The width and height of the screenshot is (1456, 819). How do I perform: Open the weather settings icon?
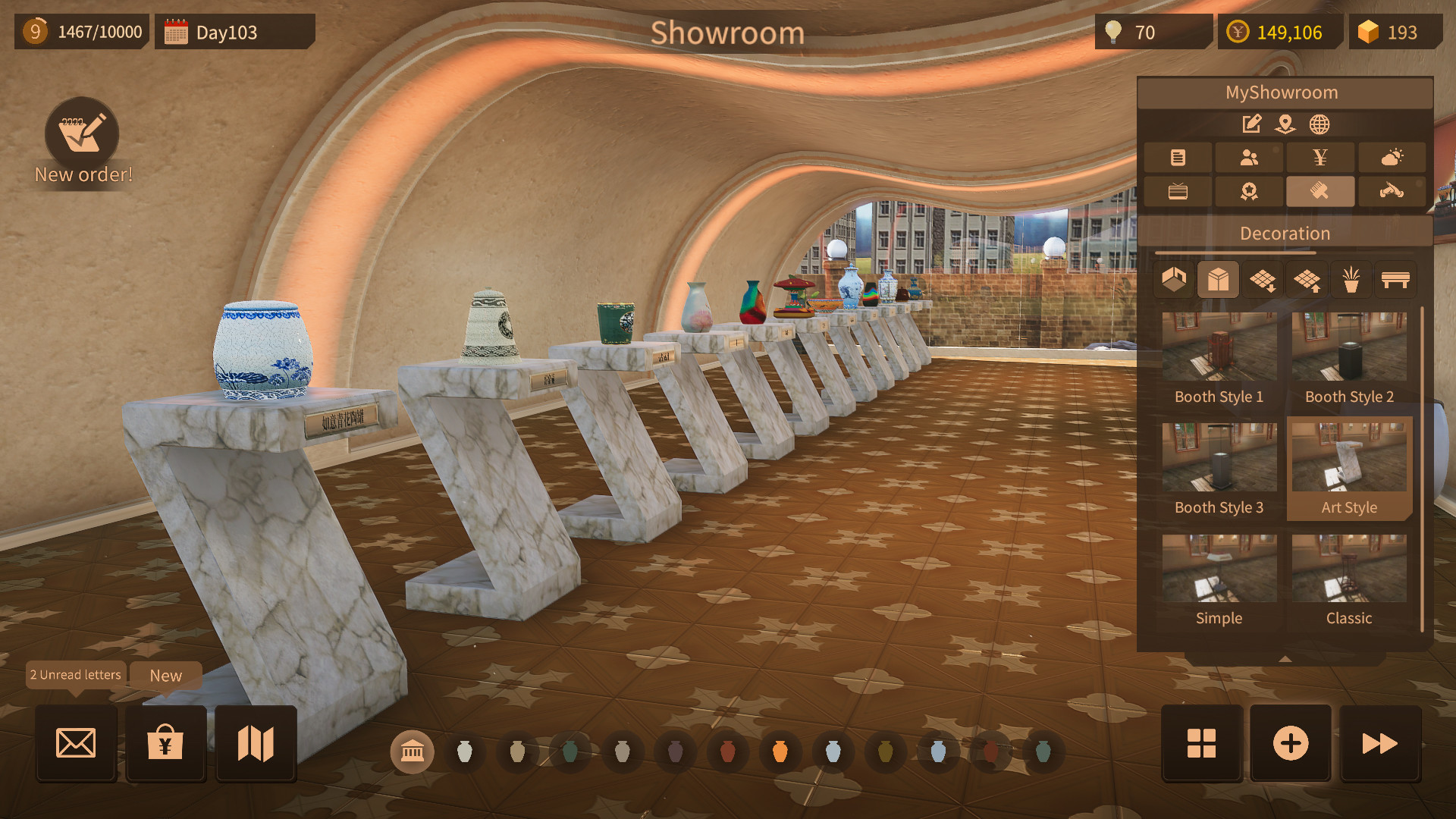(x=1392, y=157)
